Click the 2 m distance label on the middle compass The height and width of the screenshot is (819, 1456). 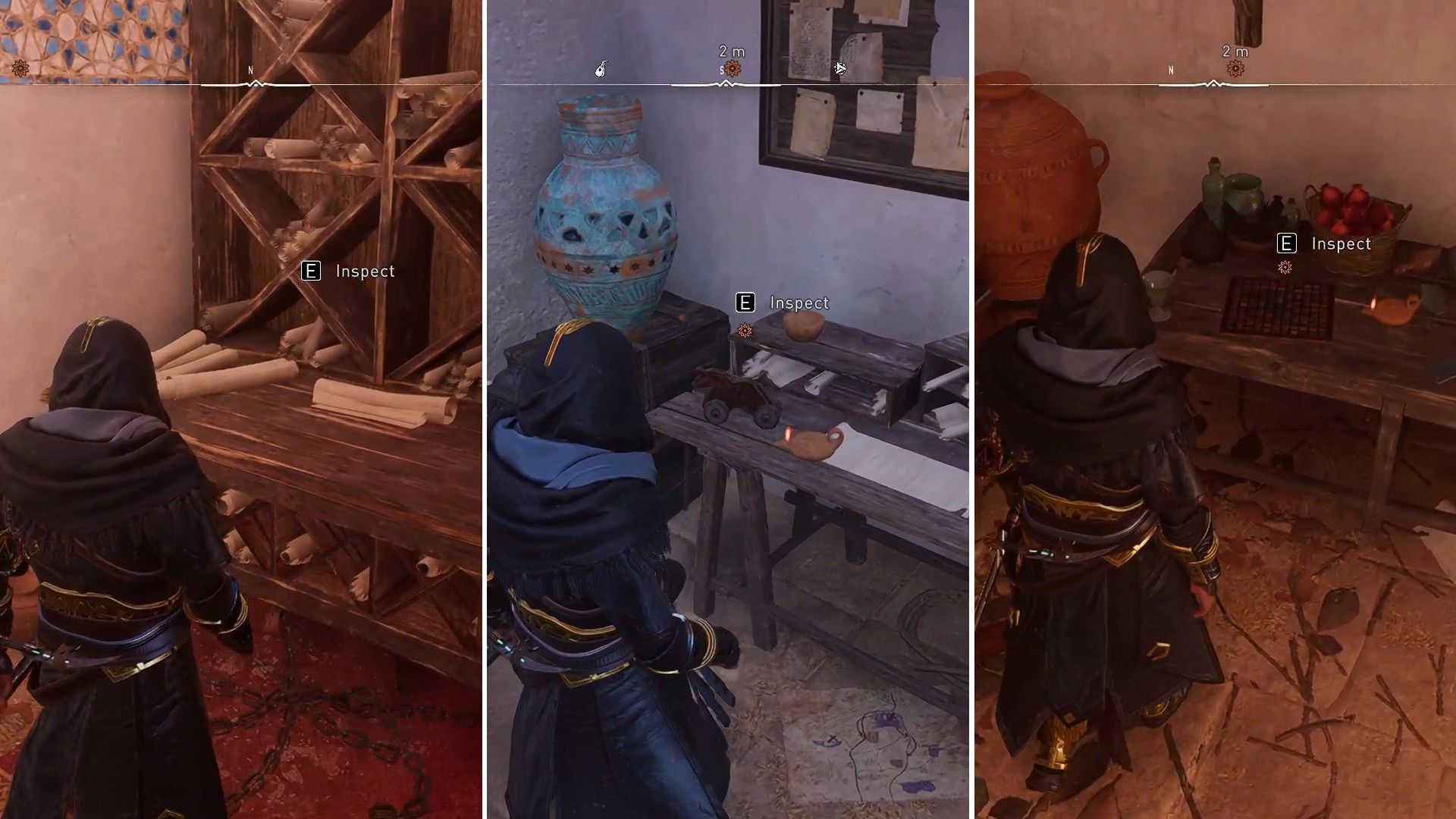[730, 53]
